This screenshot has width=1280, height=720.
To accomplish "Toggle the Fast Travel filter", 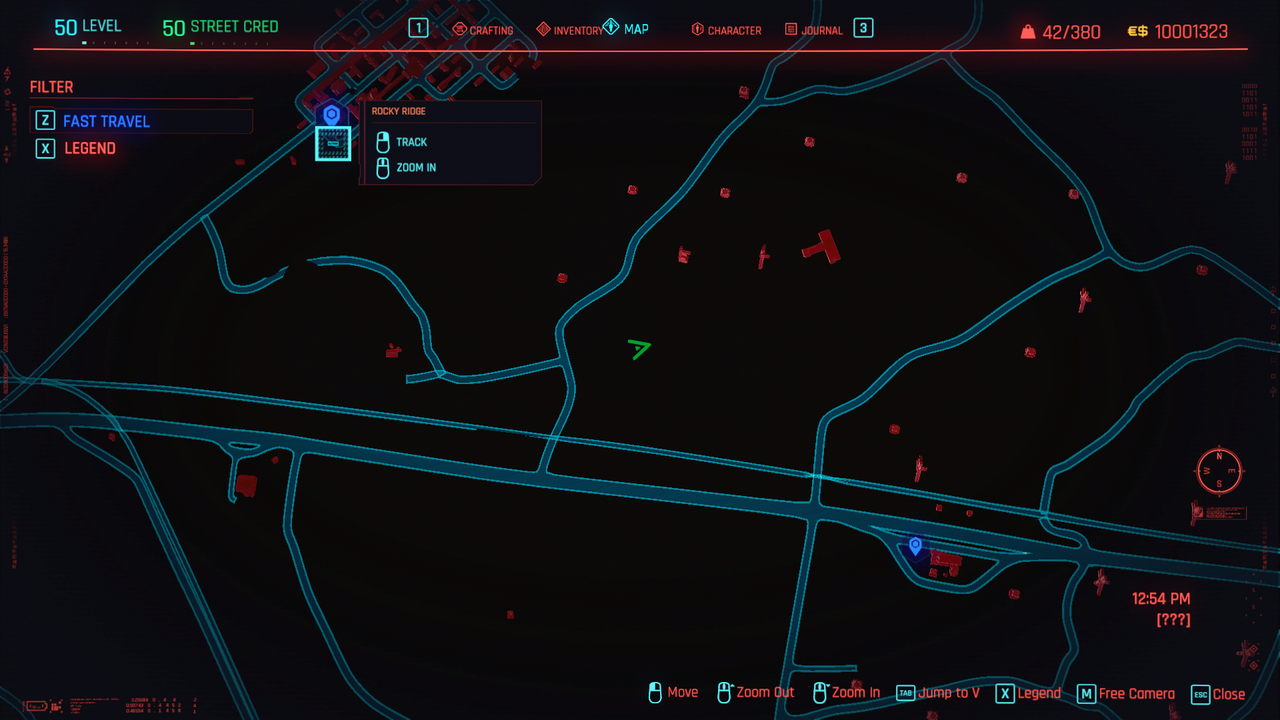I will click(106, 121).
